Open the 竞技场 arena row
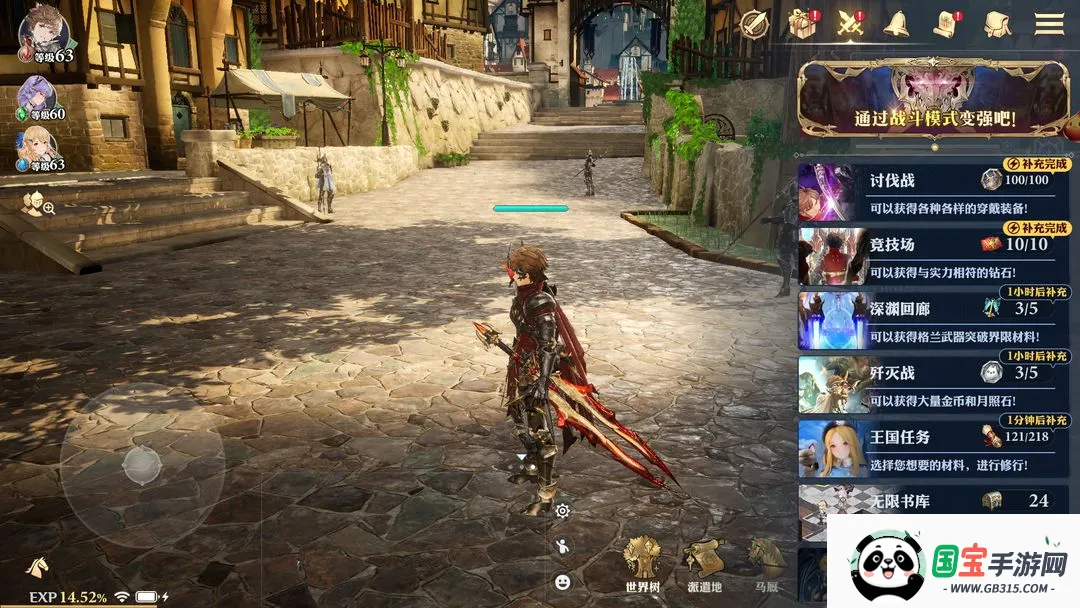 click(933, 256)
